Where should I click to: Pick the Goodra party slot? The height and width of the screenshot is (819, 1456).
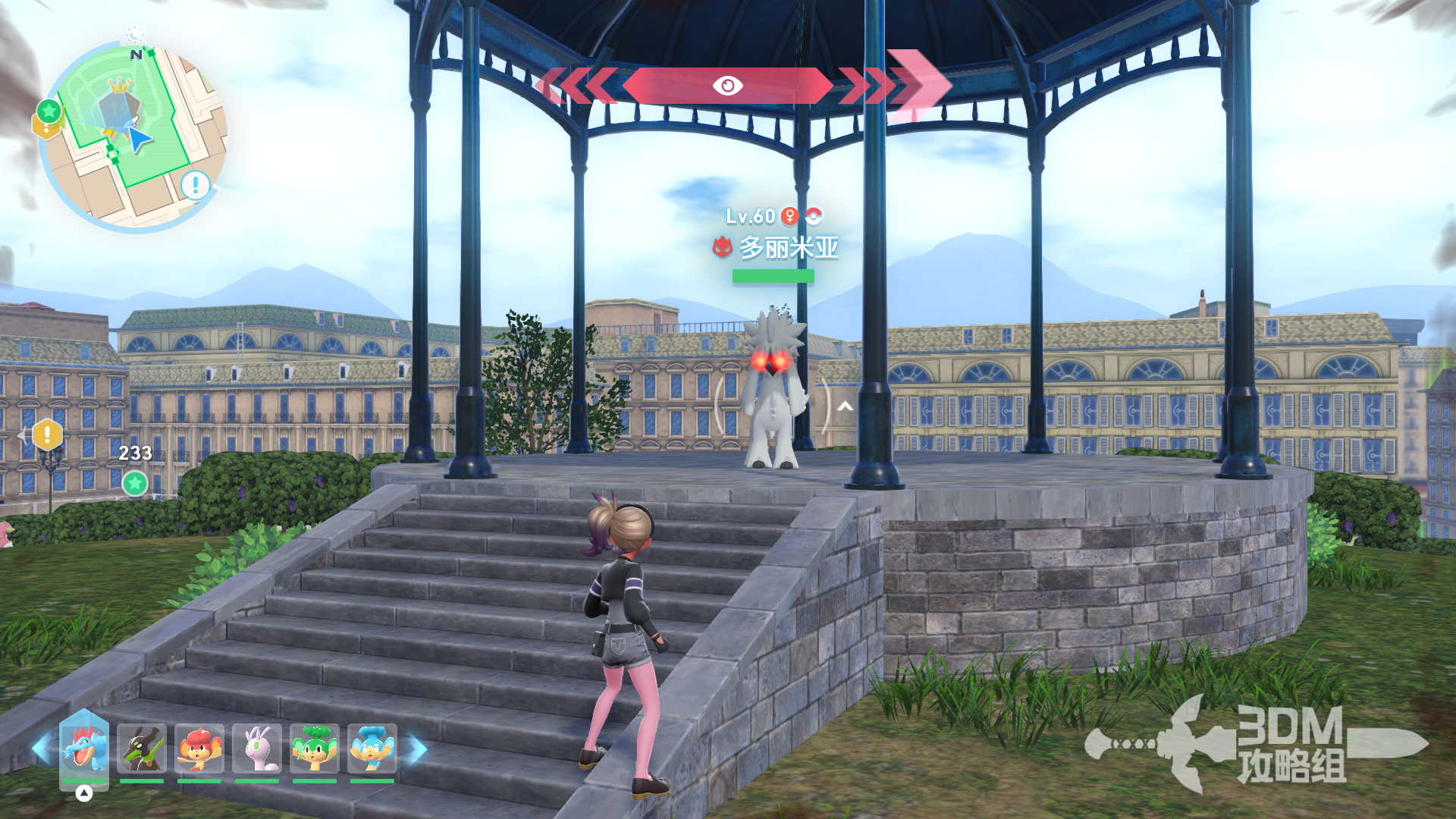[x=257, y=748]
